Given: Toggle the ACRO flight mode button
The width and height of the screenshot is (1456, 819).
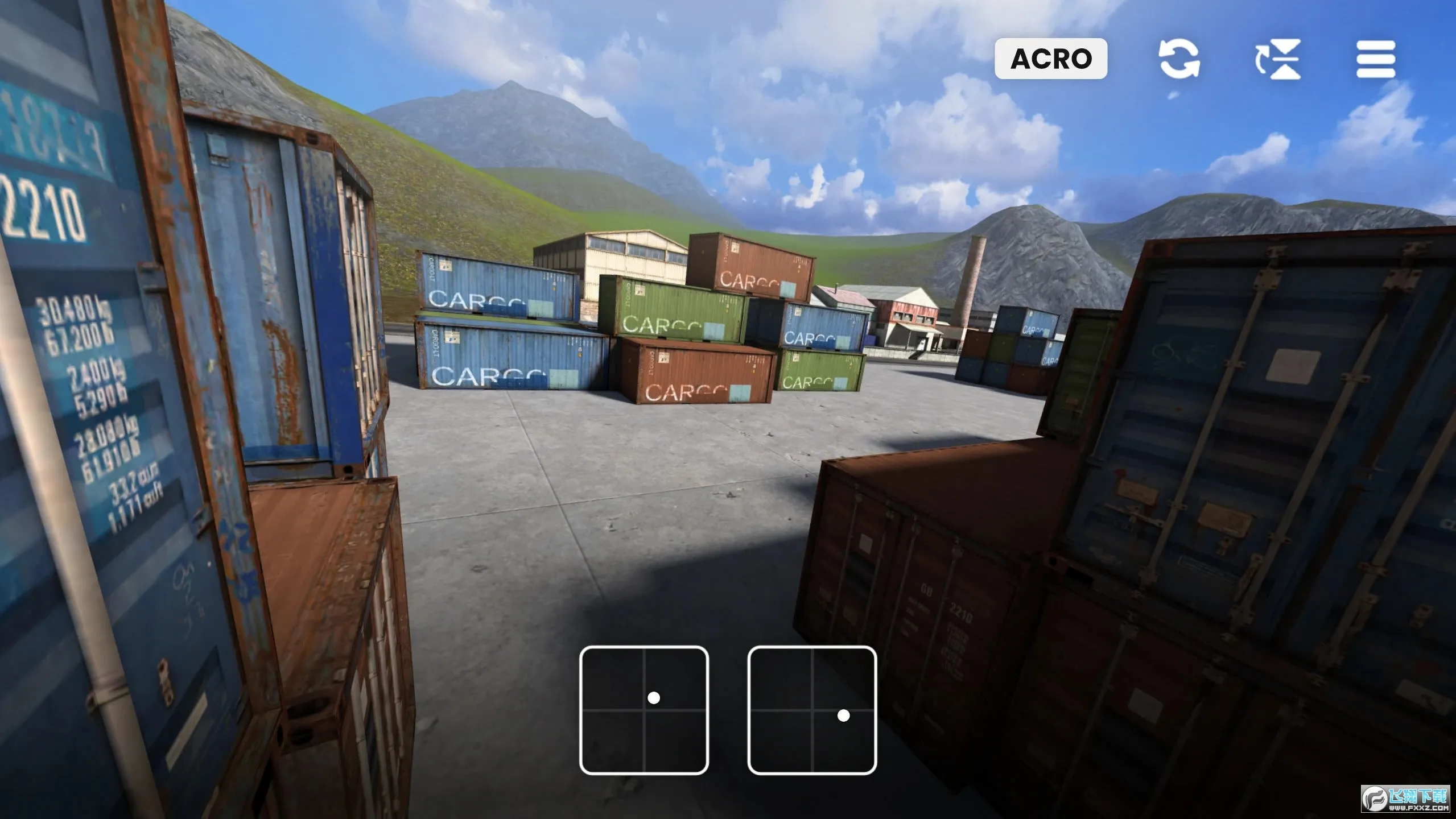Looking at the screenshot, I should point(1050,59).
